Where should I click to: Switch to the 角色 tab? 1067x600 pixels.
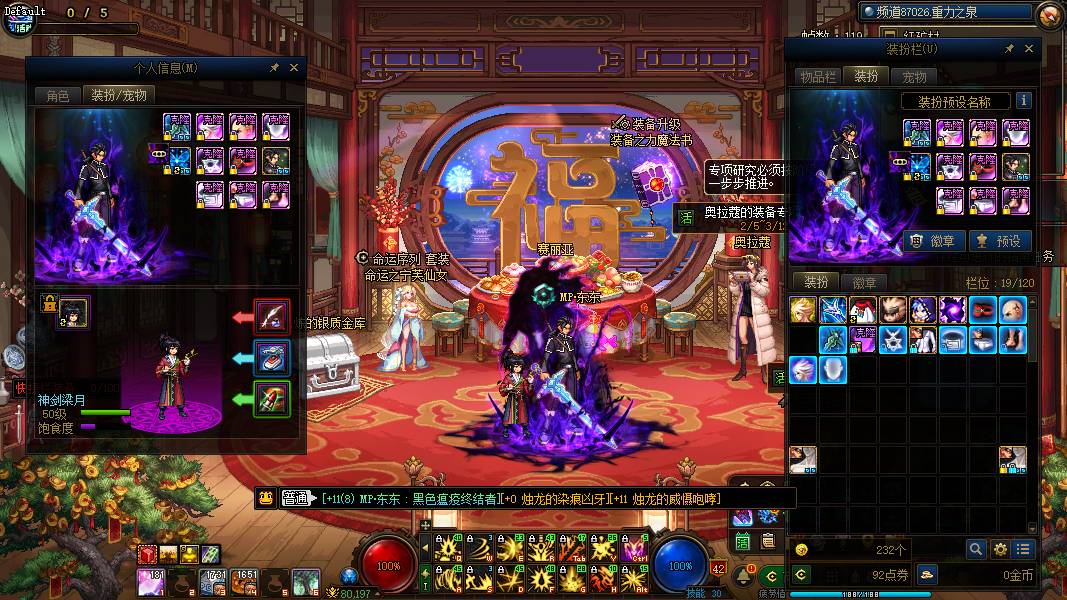point(58,96)
